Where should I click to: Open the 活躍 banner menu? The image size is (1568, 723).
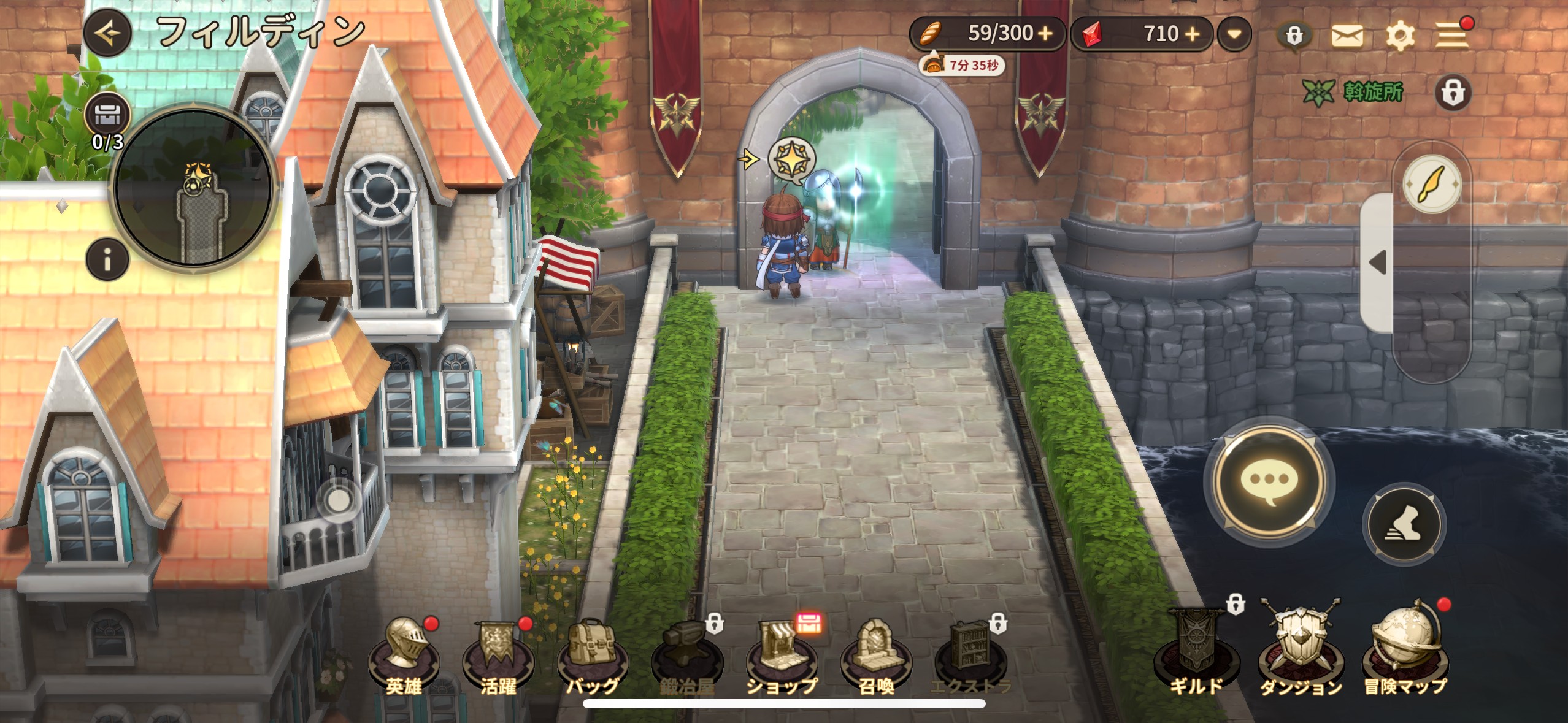pos(498,656)
